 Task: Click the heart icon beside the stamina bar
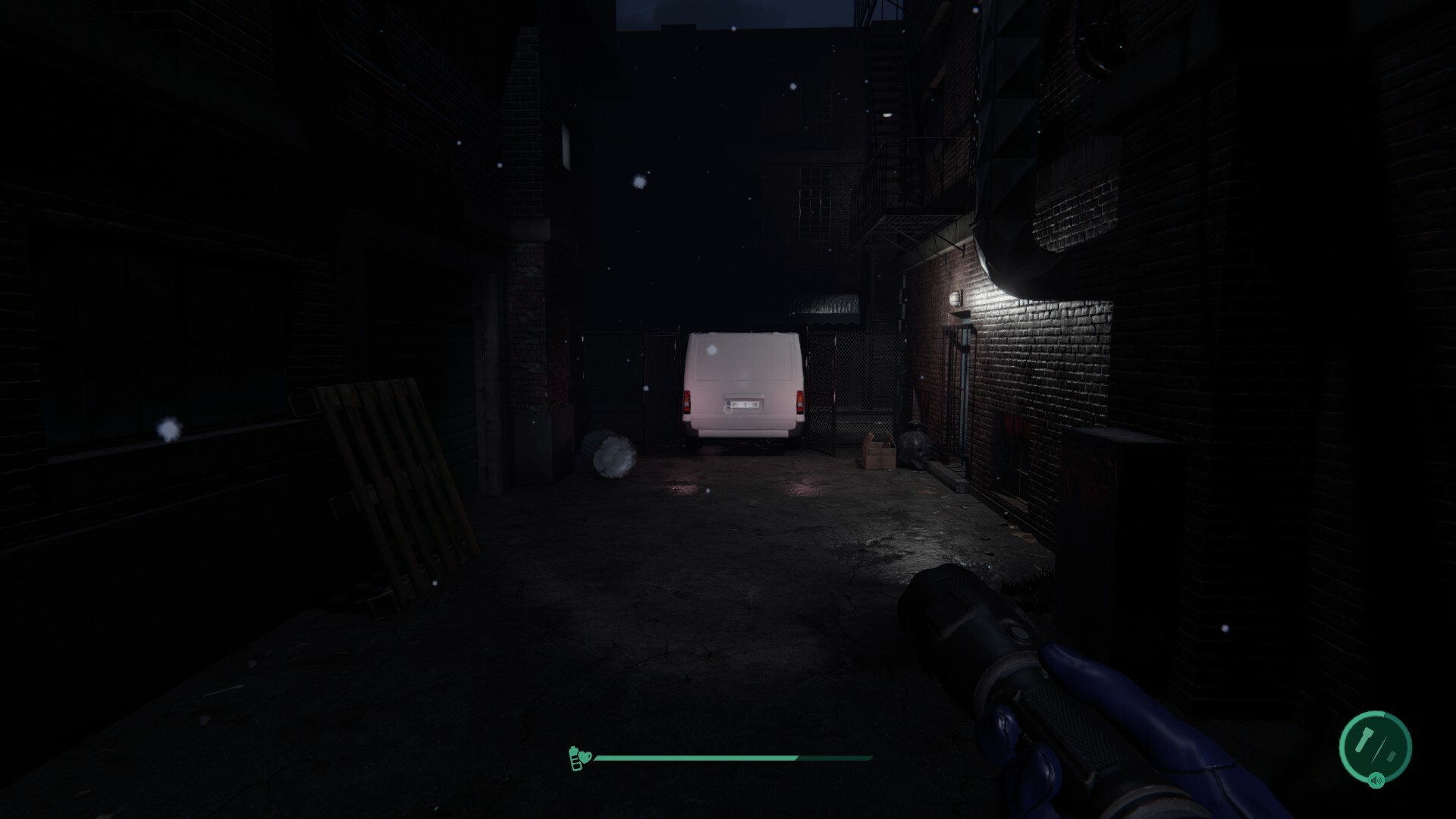[587, 756]
